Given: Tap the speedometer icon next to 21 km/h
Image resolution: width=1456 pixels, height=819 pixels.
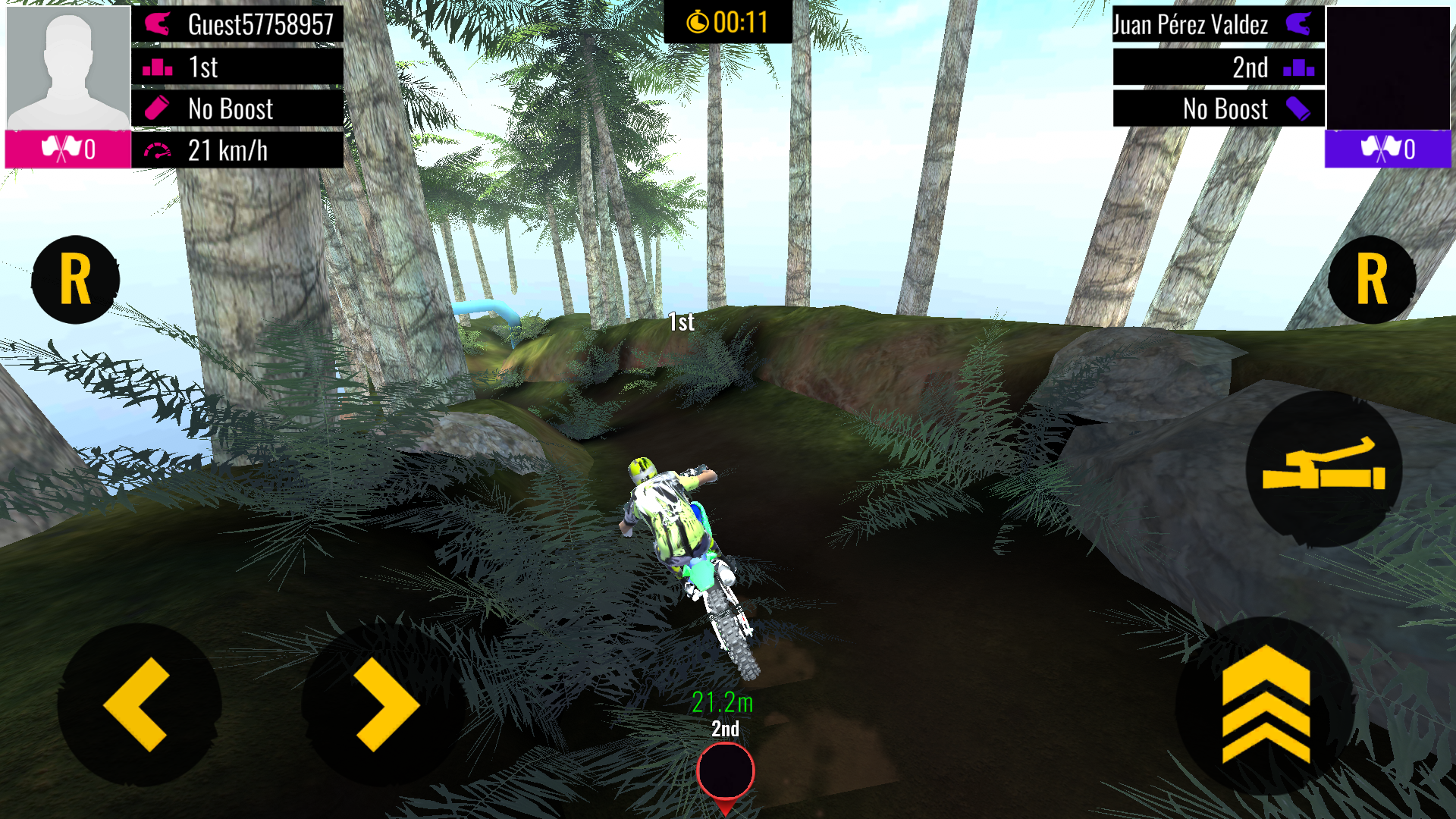Looking at the screenshot, I should click(157, 151).
